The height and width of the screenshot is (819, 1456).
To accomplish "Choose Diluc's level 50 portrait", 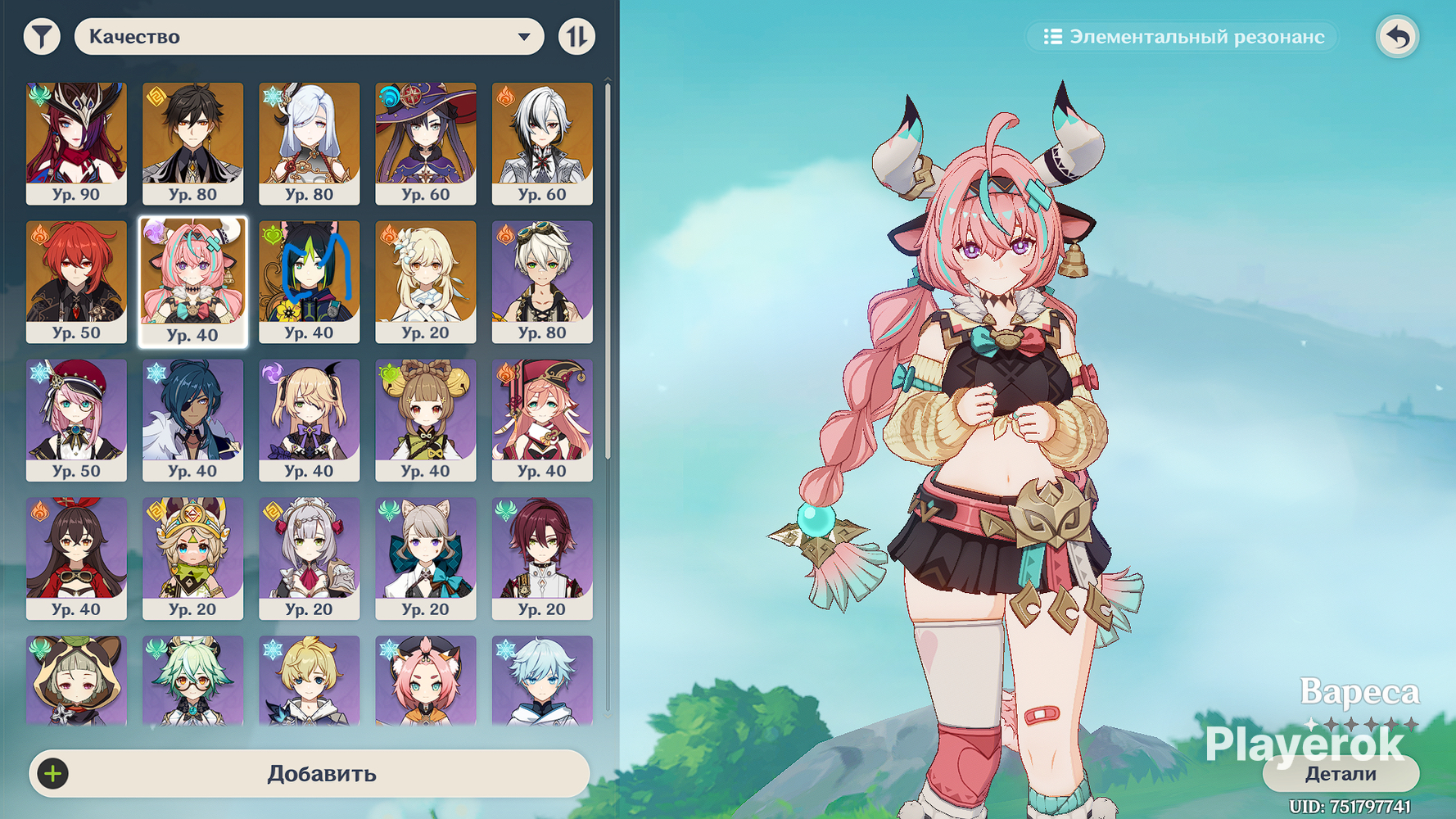I will pos(76,281).
